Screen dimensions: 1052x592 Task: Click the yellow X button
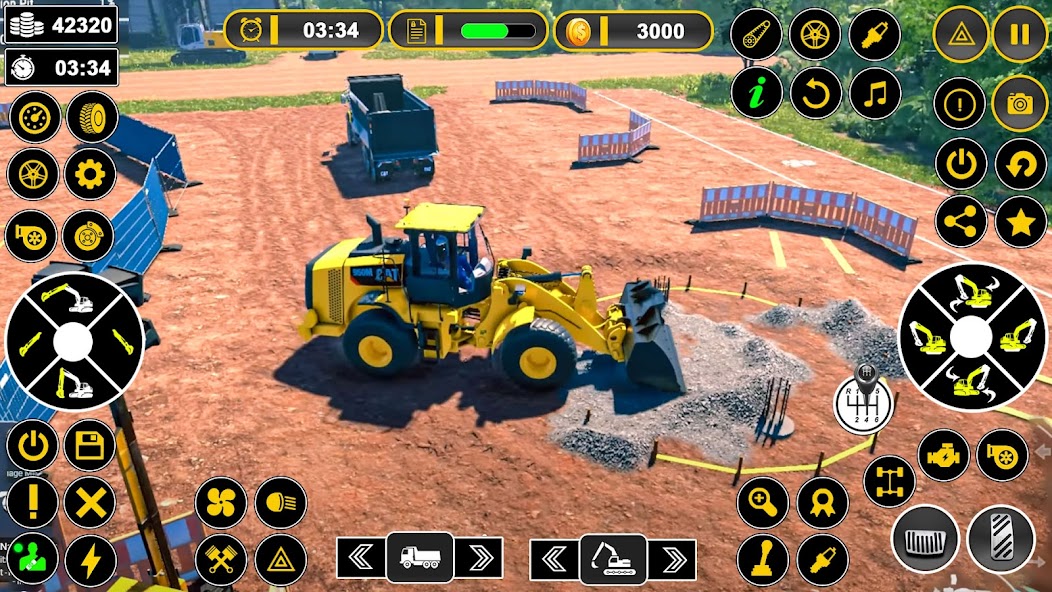point(90,502)
